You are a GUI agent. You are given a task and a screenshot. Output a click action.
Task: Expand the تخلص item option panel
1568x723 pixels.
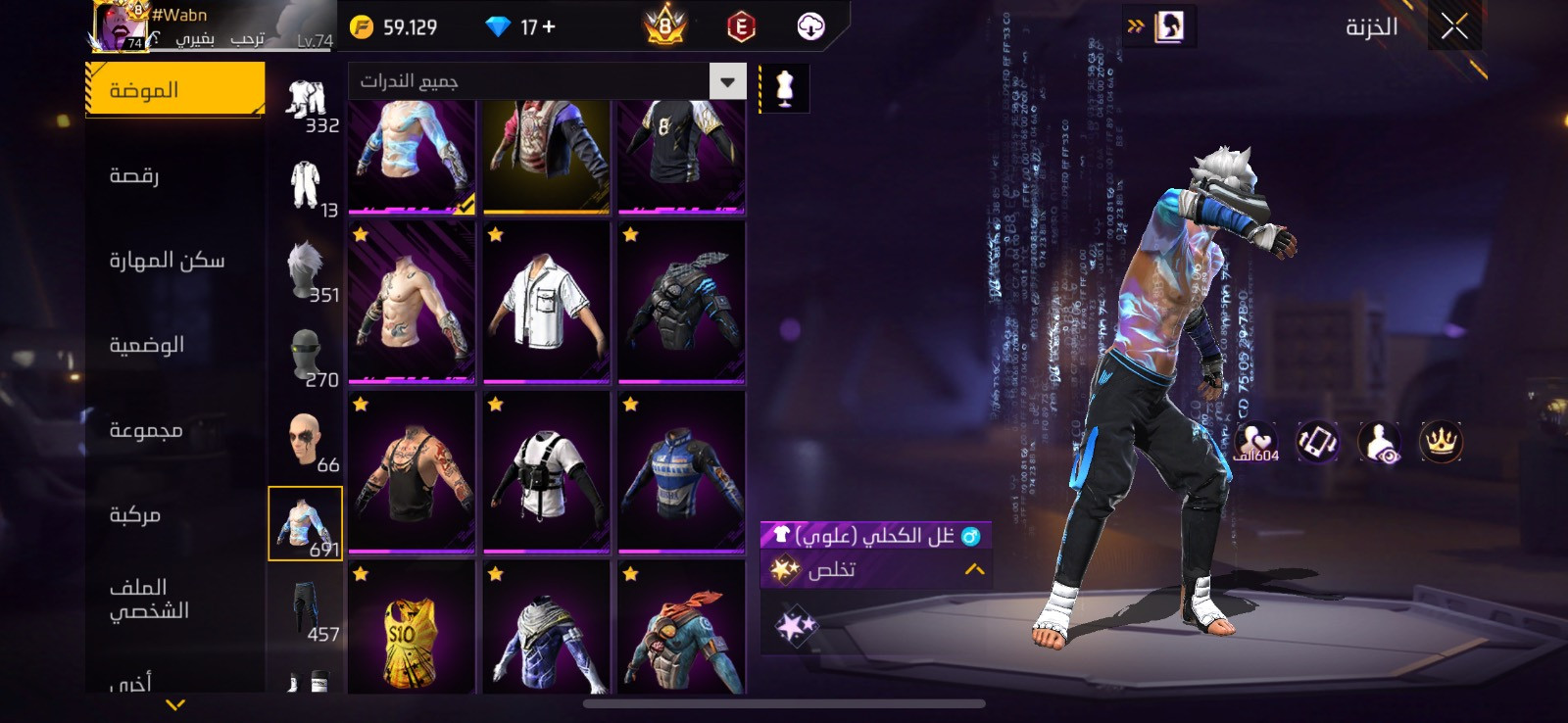point(973,569)
